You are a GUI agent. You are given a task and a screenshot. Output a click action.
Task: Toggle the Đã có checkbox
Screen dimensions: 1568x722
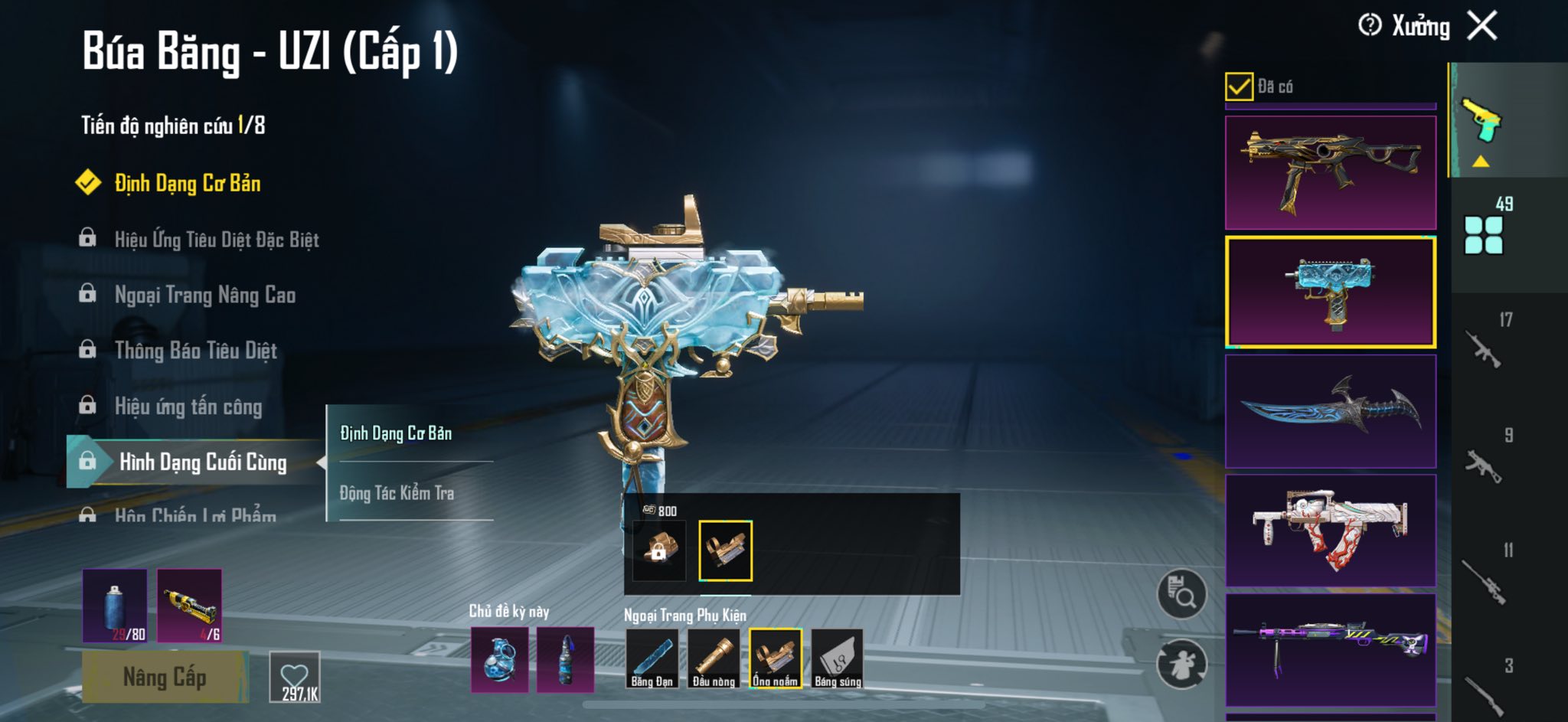[x=1239, y=87]
